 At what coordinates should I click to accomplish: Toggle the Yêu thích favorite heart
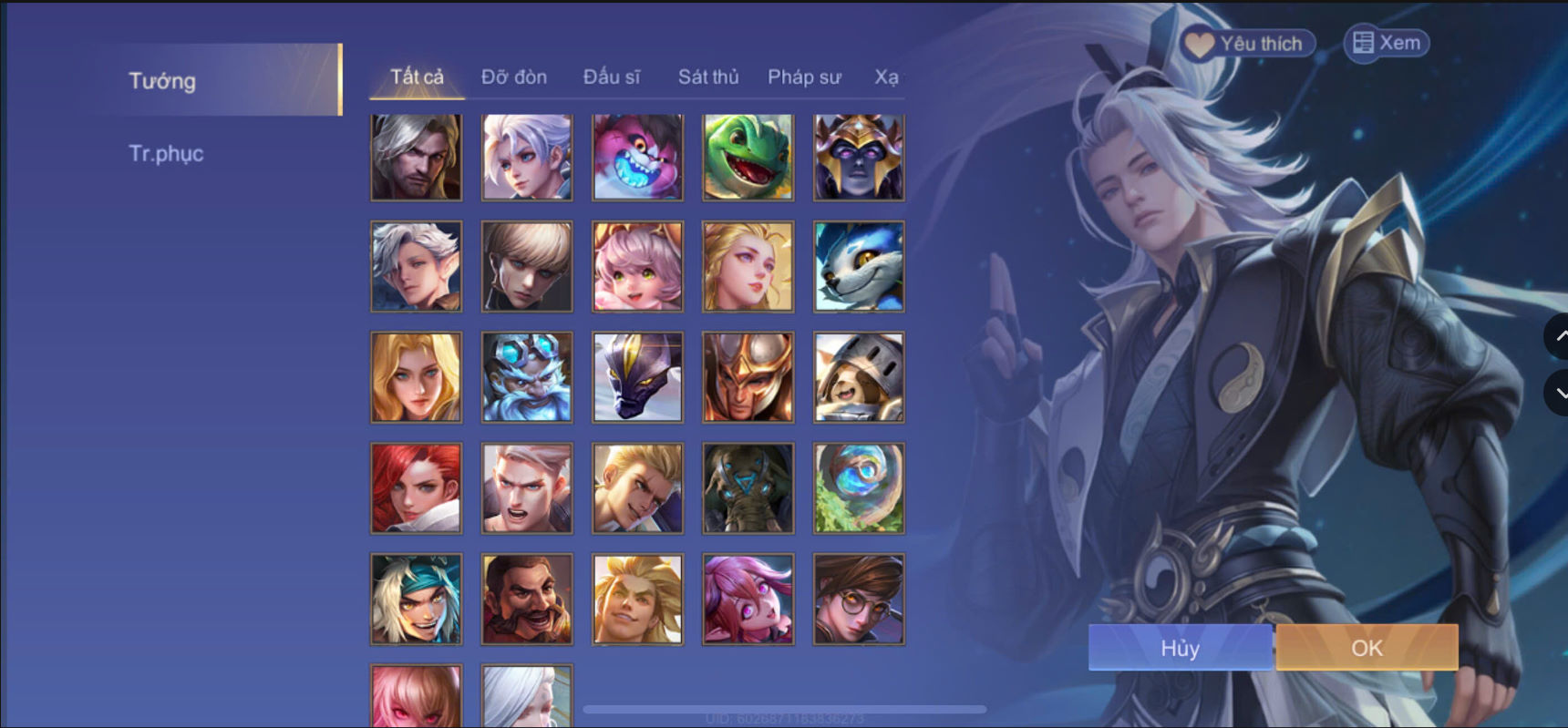click(x=1198, y=42)
